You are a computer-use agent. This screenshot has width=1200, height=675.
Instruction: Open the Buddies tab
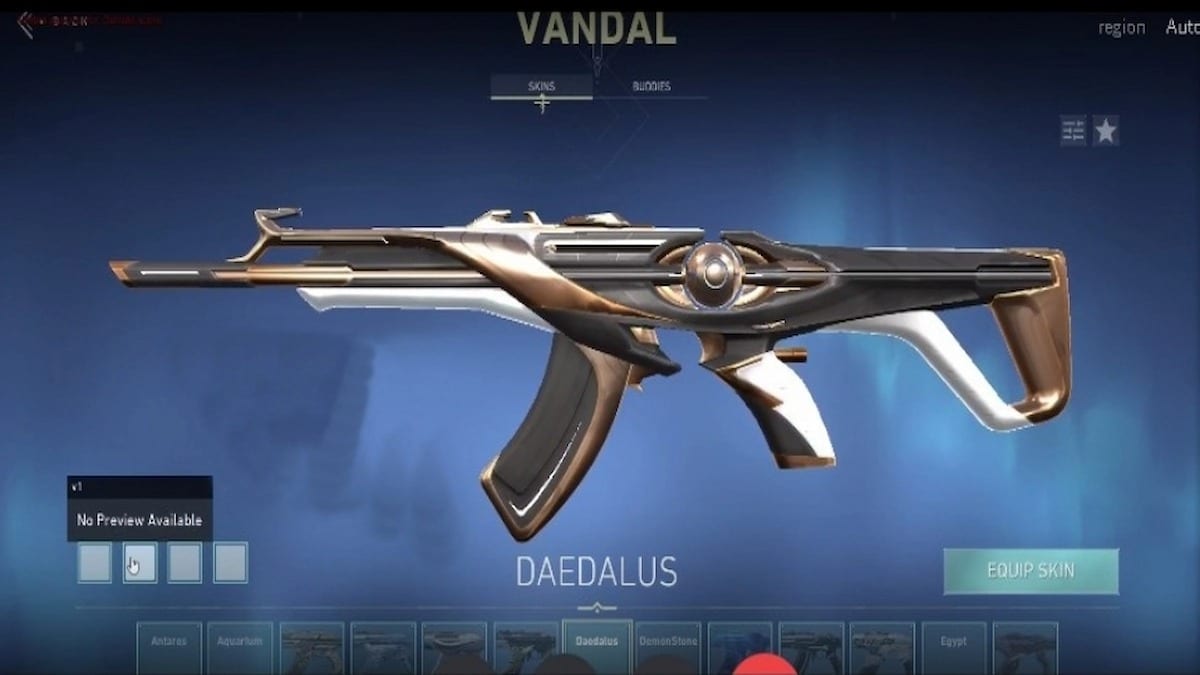pyautogui.click(x=651, y=87)
